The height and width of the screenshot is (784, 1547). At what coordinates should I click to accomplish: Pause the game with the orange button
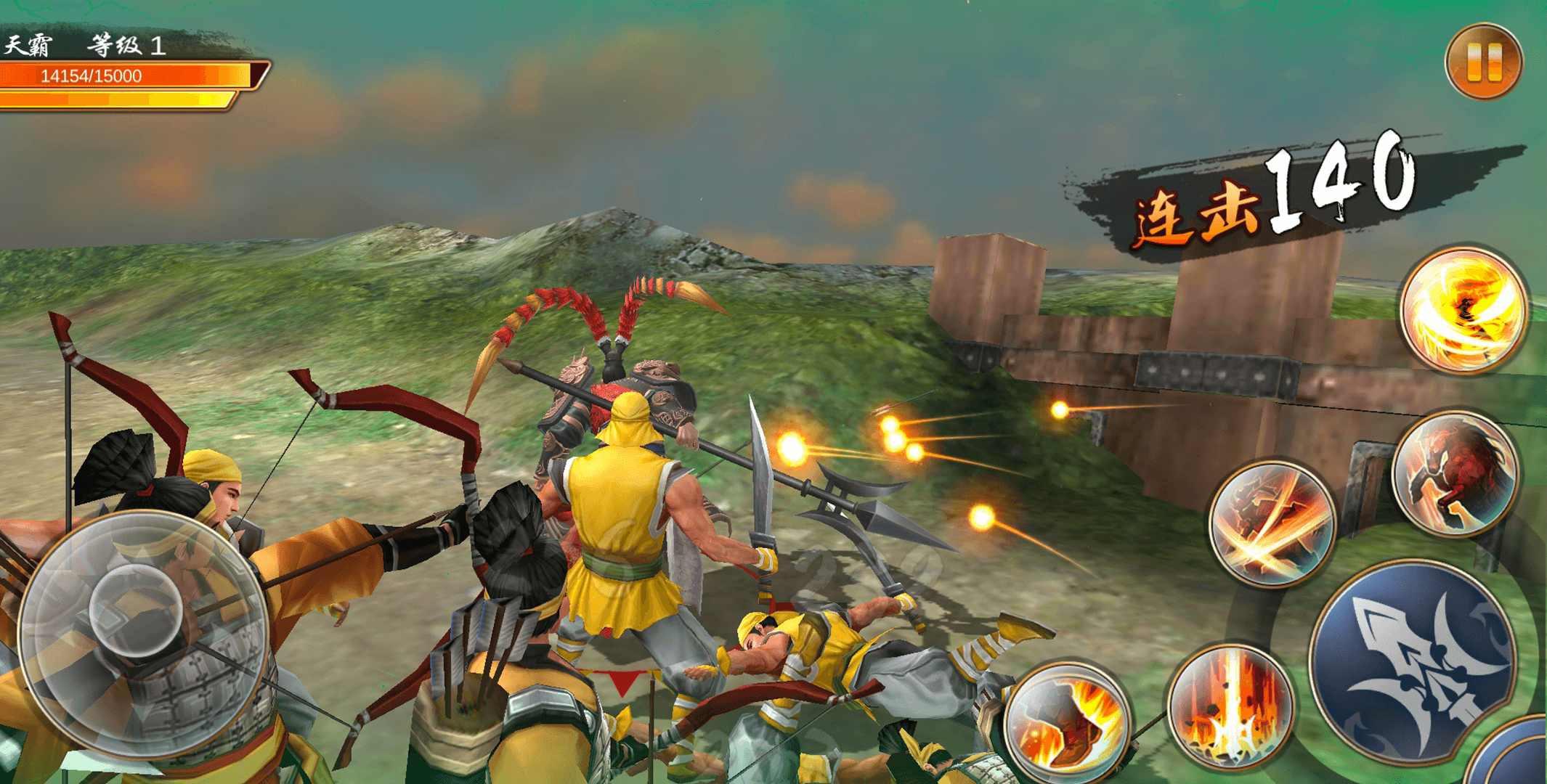1483,63
